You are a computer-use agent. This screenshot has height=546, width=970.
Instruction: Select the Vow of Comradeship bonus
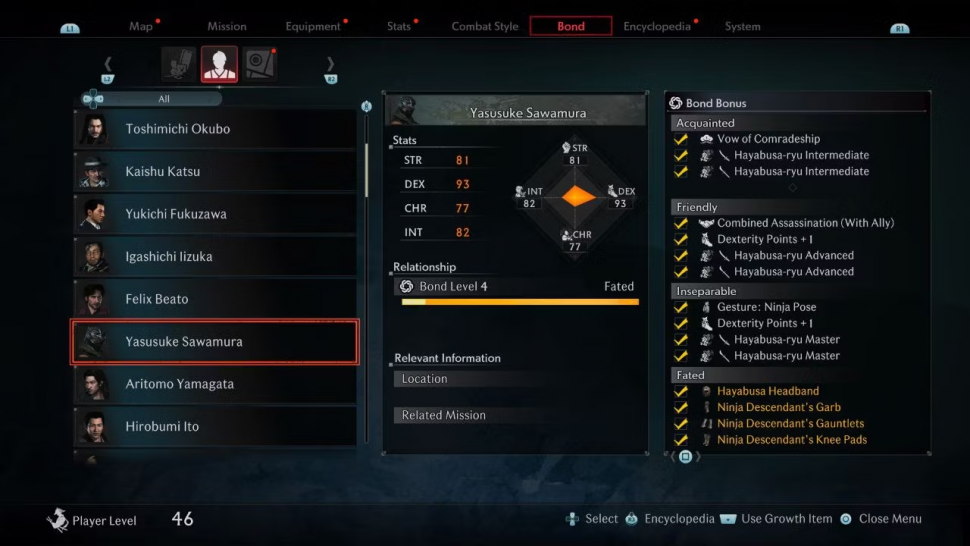768,139
